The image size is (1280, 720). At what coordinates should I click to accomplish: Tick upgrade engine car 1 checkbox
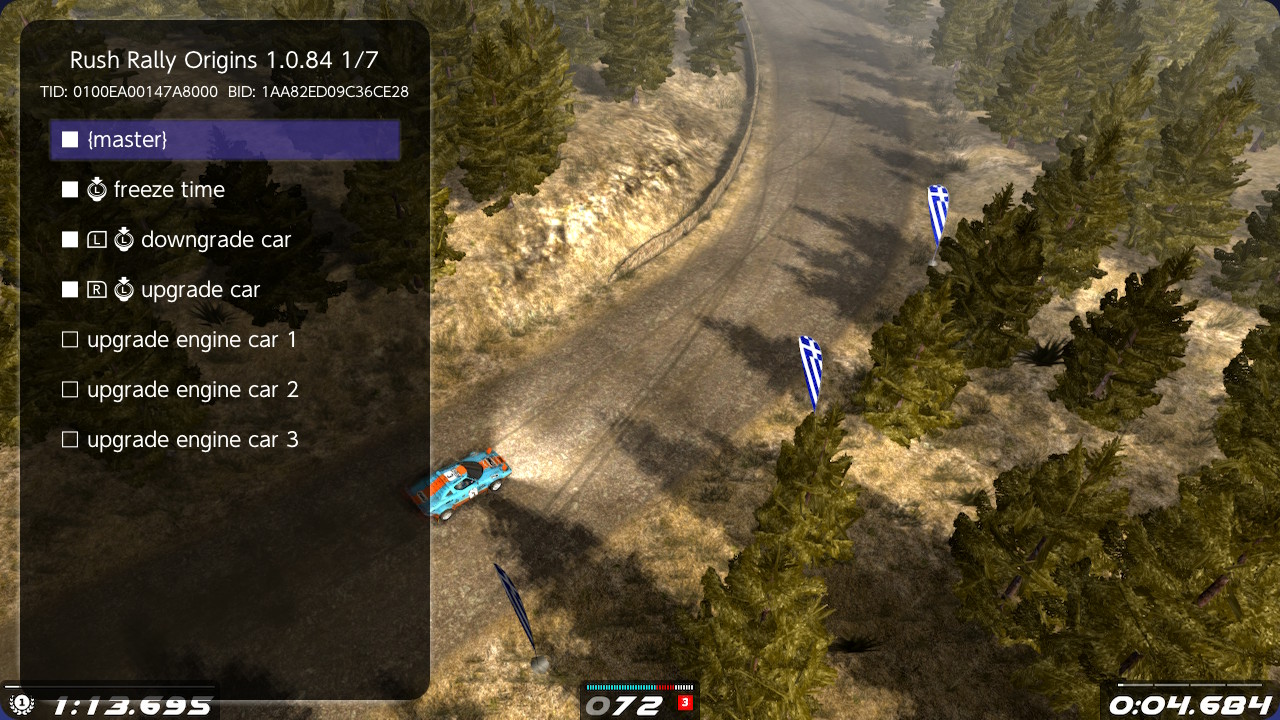pyautogui.click(x=70, y=339)
